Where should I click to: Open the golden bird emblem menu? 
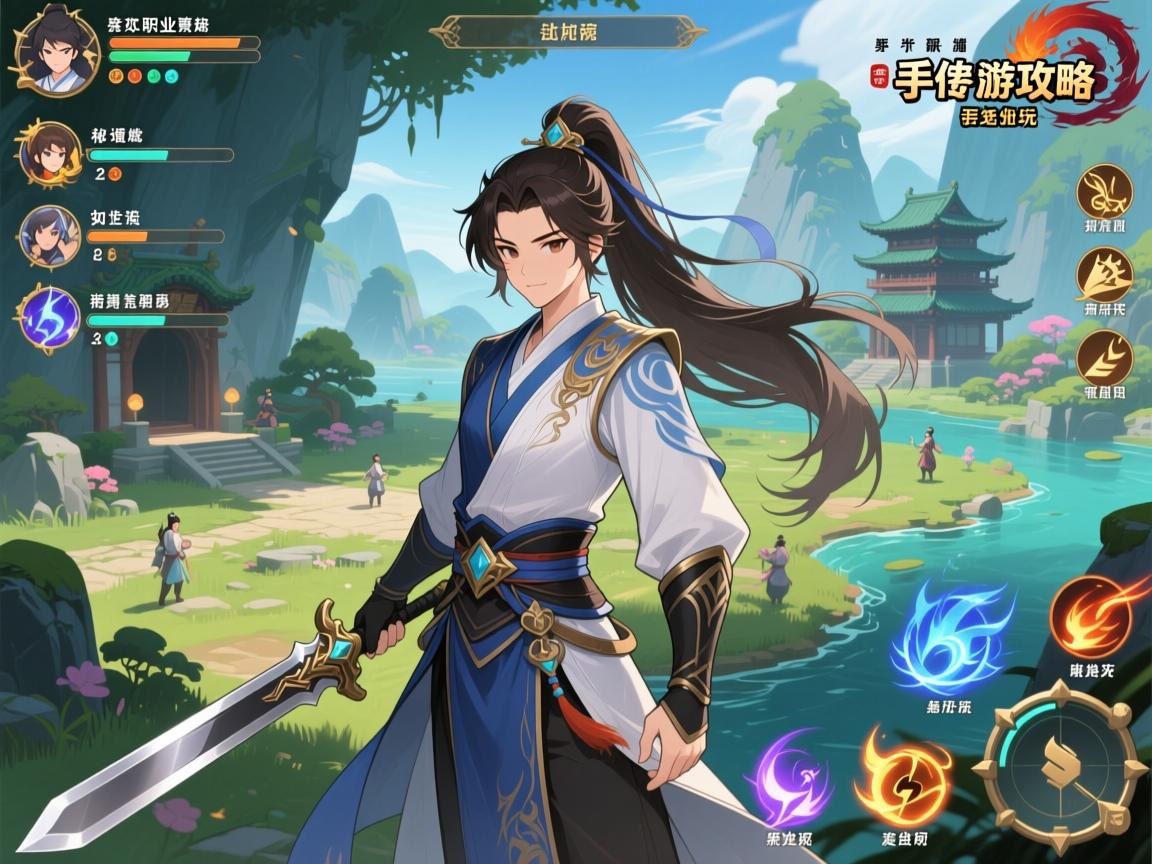1104,192
